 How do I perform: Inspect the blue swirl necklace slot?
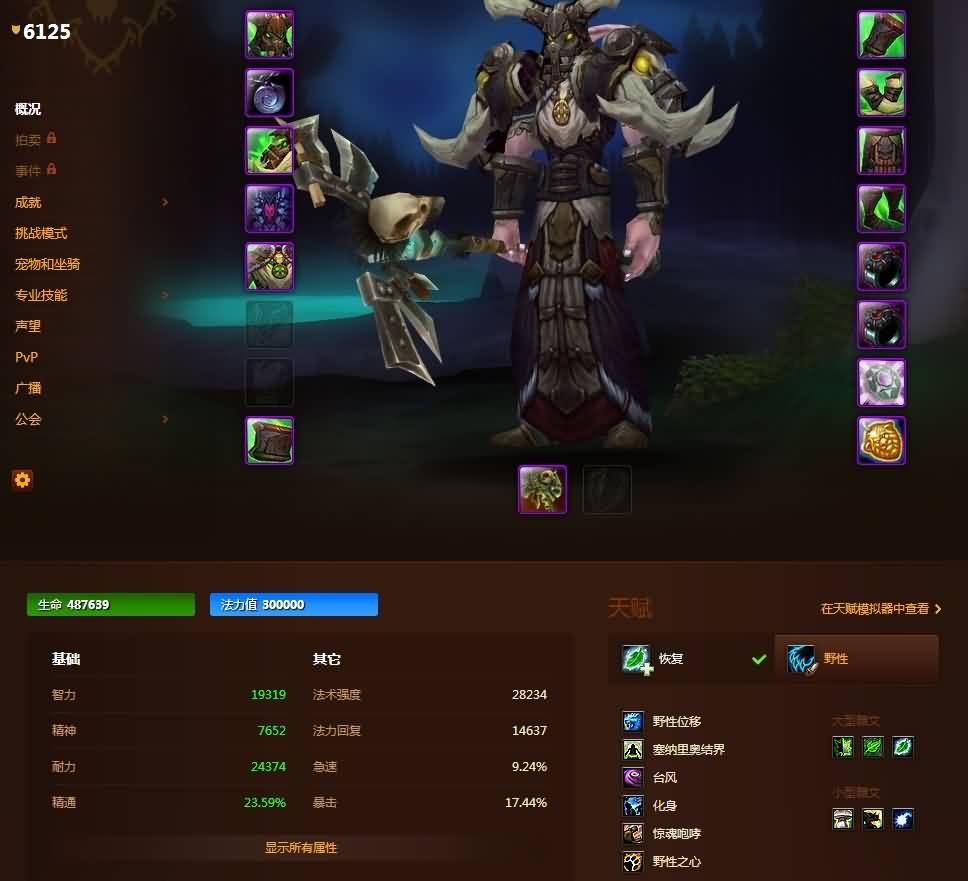point(269,93)
